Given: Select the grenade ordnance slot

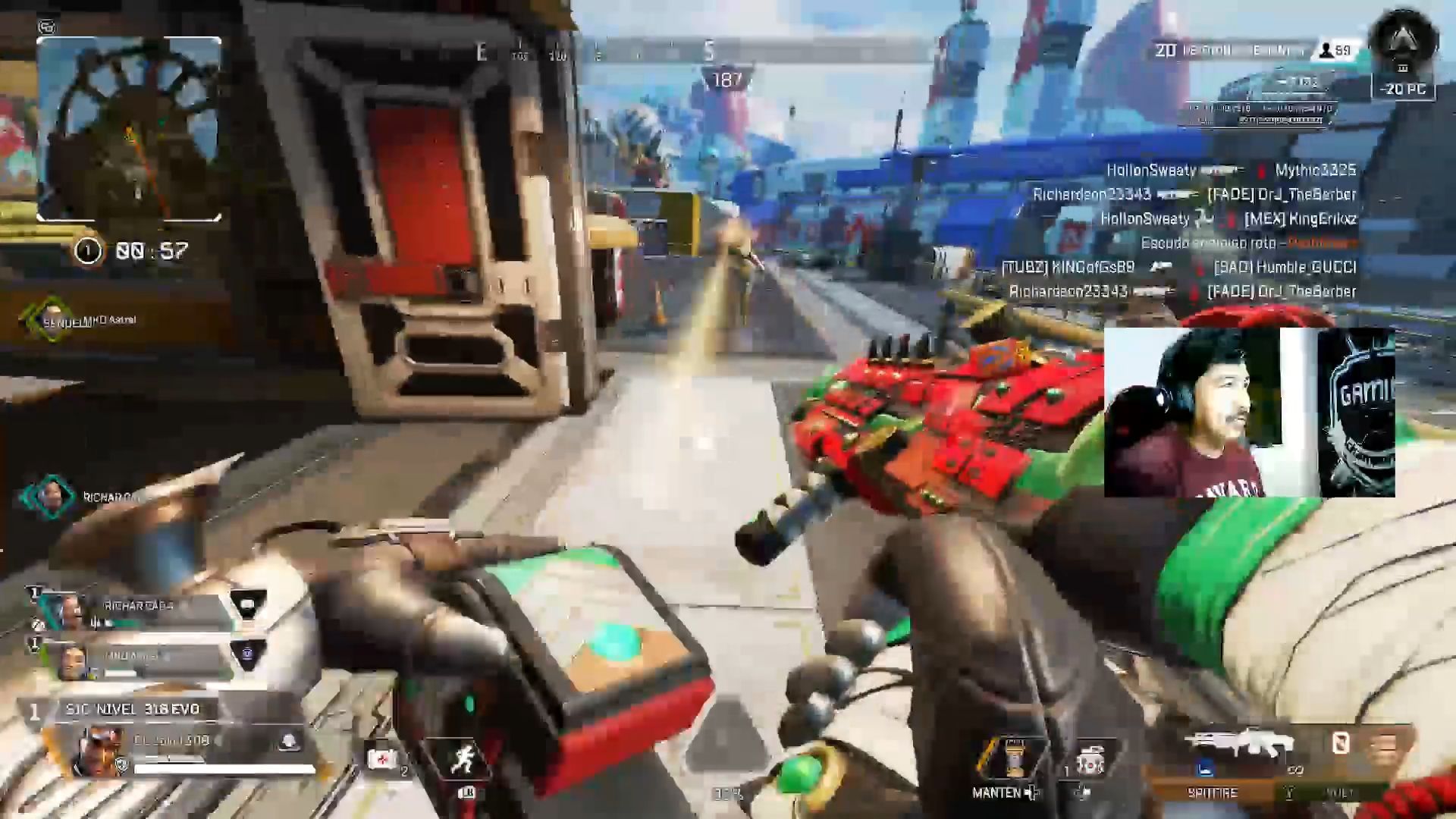Looking at the screenshot, I should tap(1090, 760).
